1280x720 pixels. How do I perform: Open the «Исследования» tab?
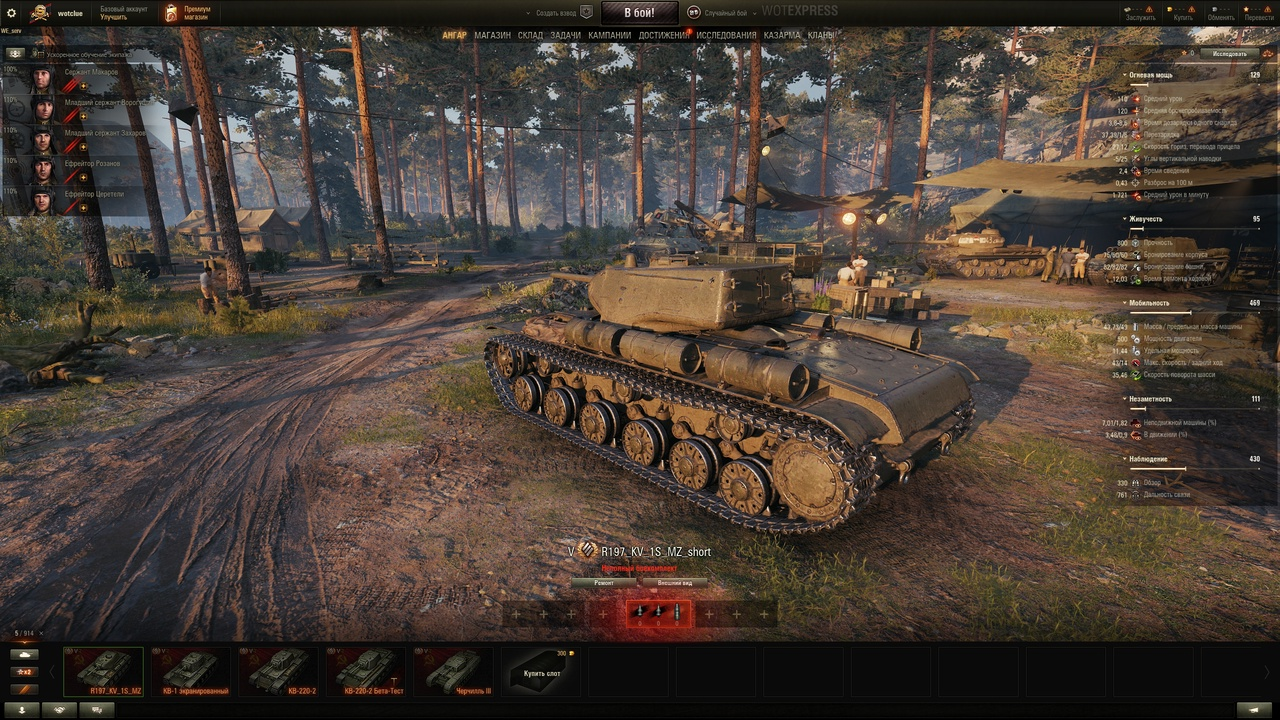point(726,35)
